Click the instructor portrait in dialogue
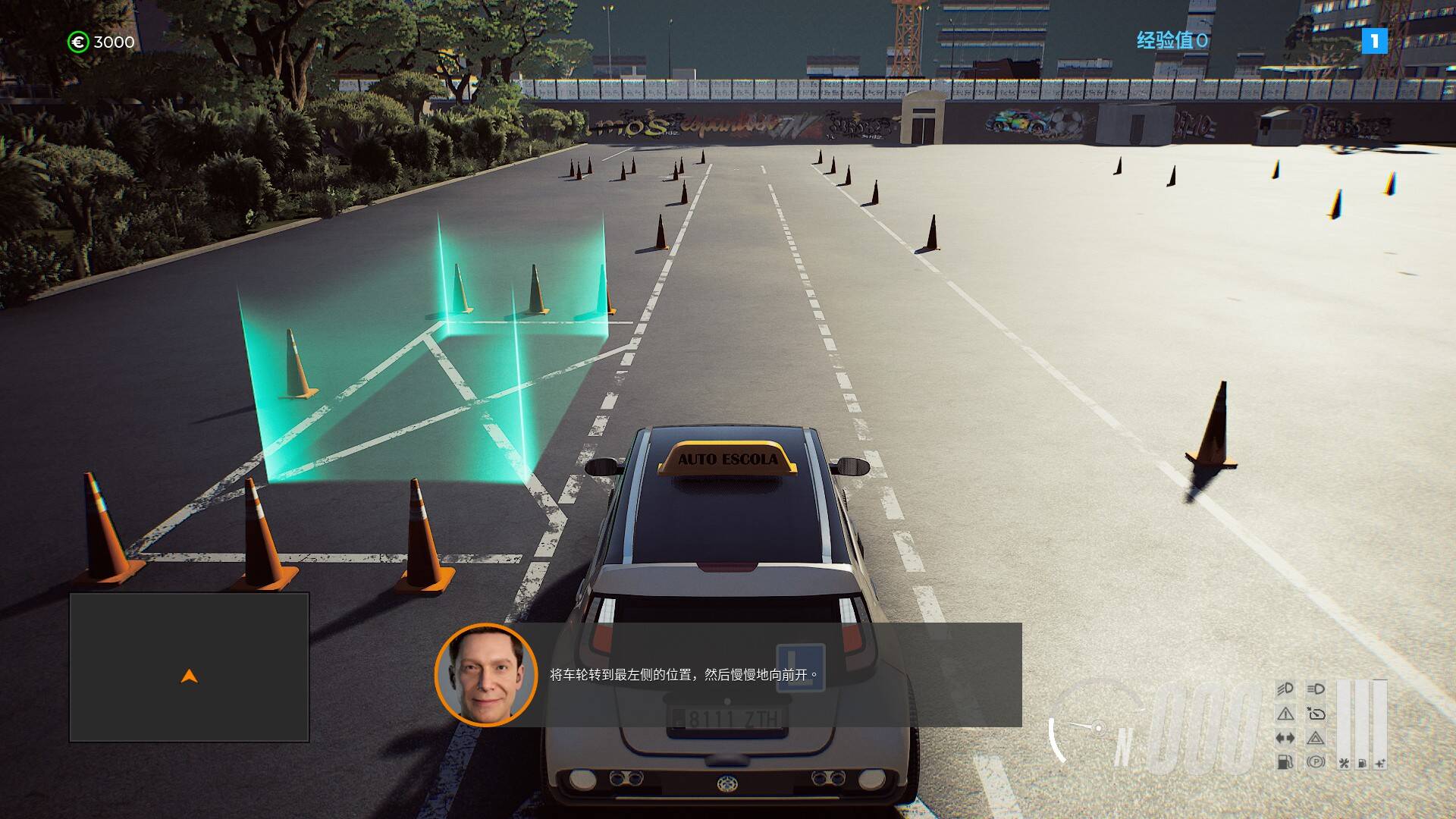The width and height of the screenshot is (1456, 819). 485,674
